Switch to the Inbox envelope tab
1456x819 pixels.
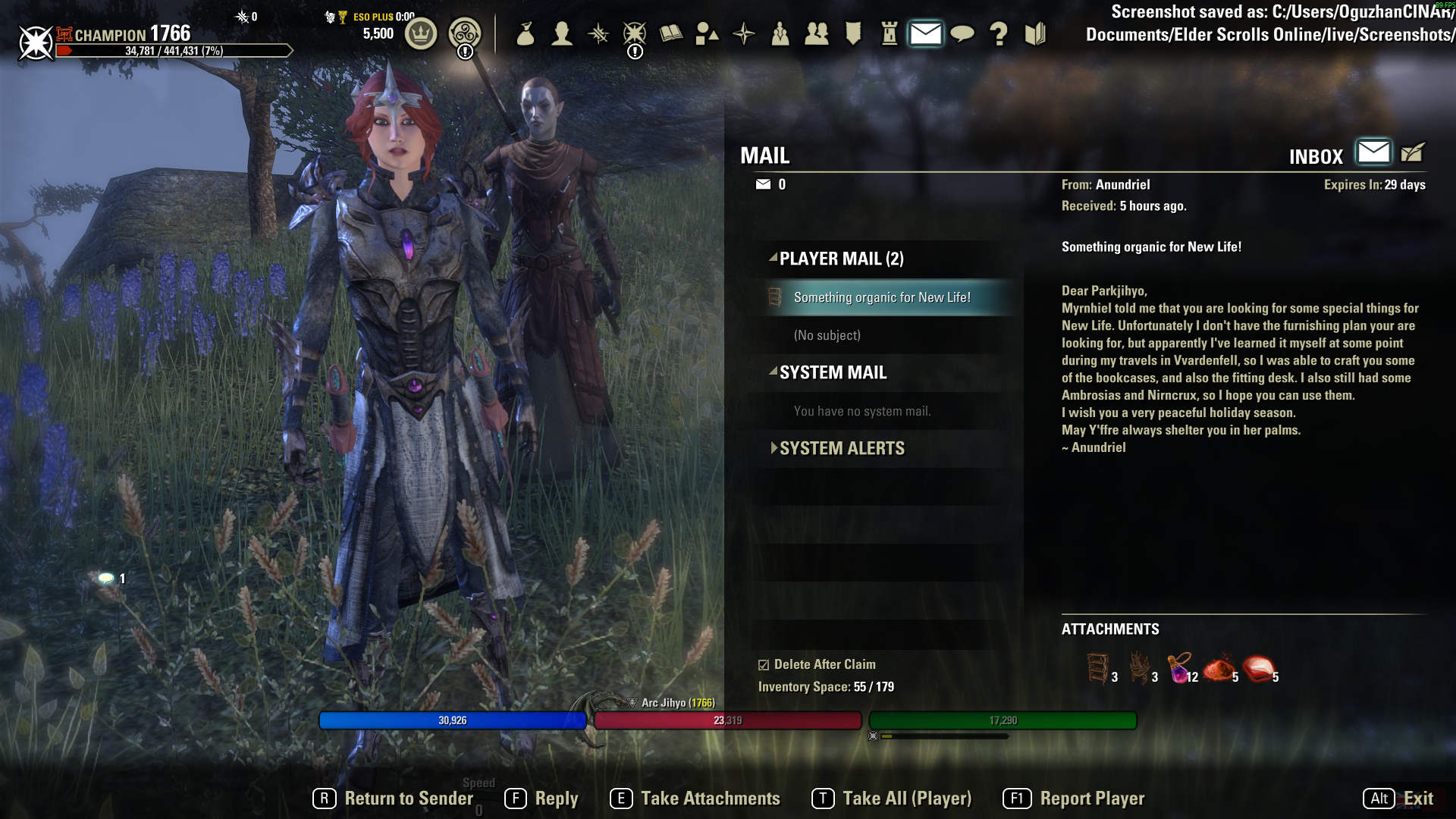pyautogui.click(x=1373, y=152)
